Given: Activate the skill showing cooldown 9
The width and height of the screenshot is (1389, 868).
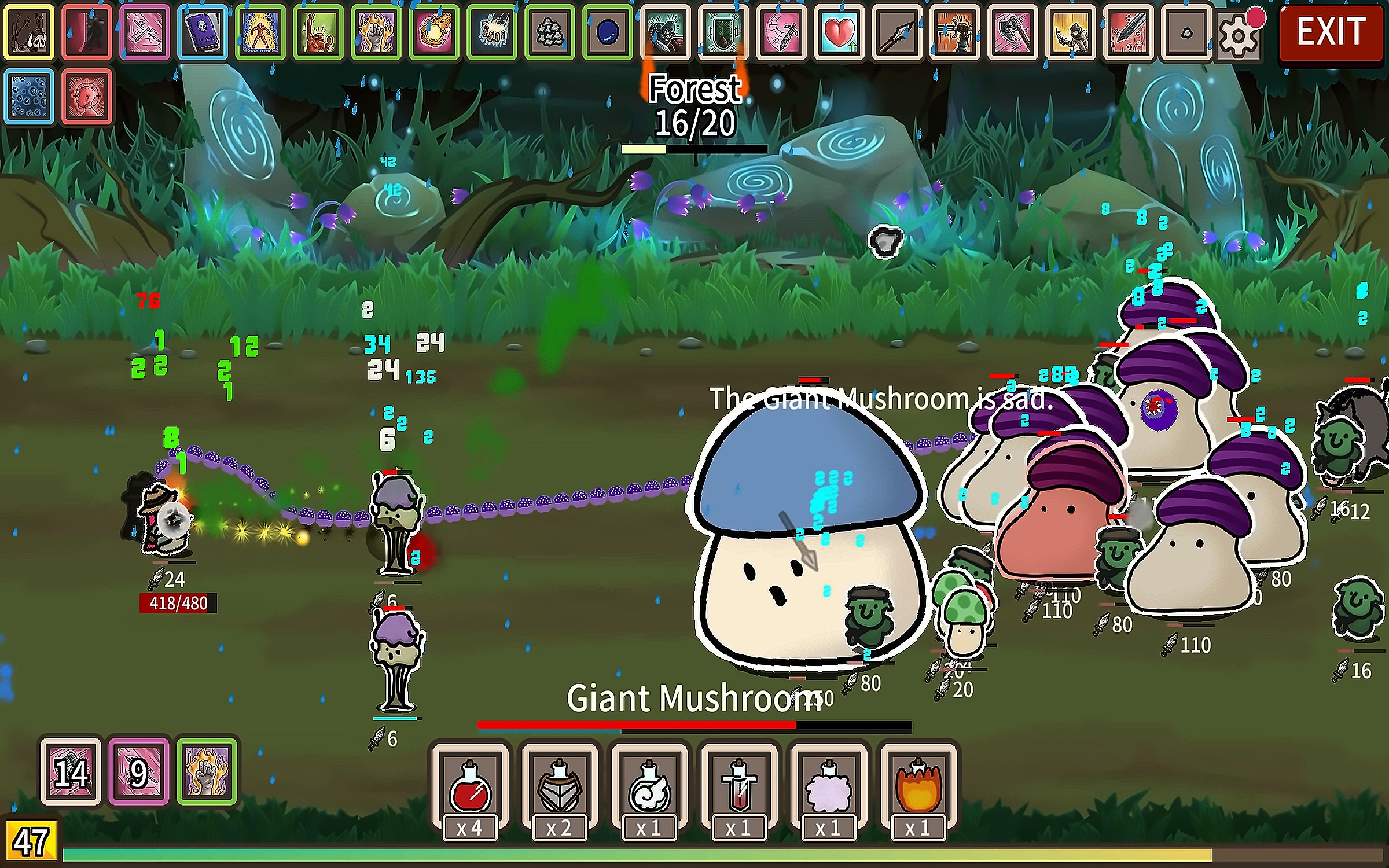Looking at the screenshot, I should tap(139, 771).
